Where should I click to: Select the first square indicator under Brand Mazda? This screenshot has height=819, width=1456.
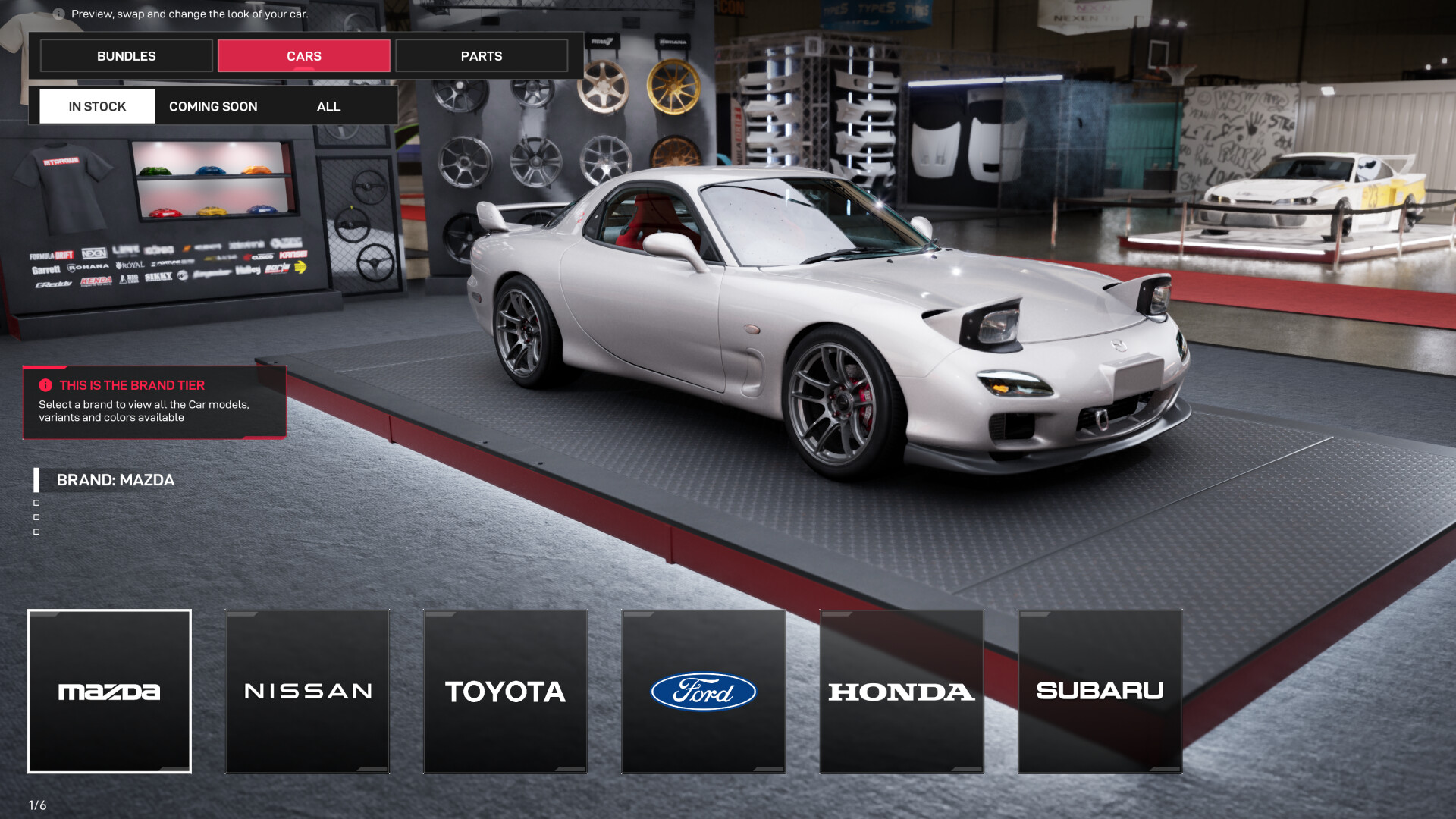click(36, 504)
